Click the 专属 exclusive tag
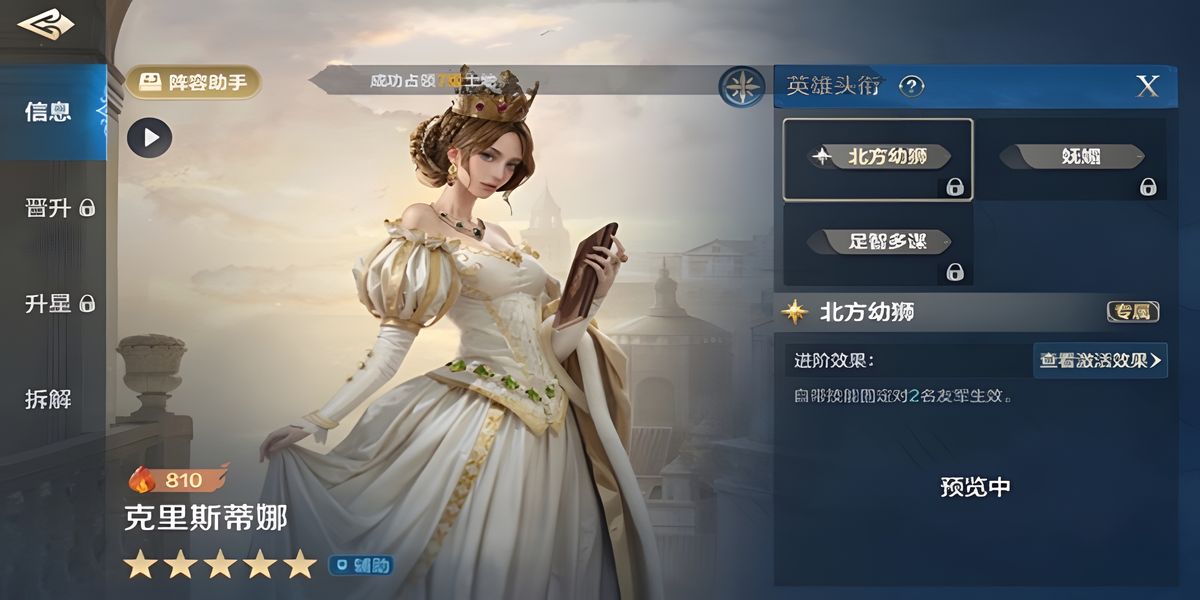1200x600 pixels. tap(1133, 312)
